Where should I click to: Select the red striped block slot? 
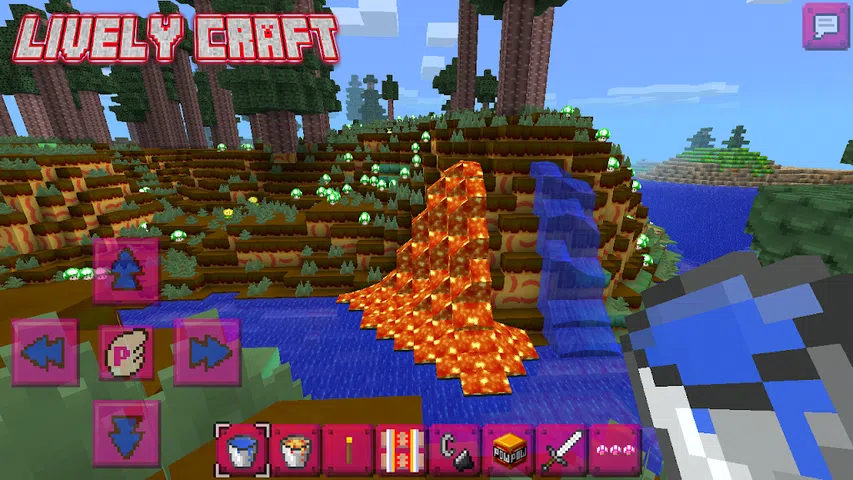coord(402,450)
